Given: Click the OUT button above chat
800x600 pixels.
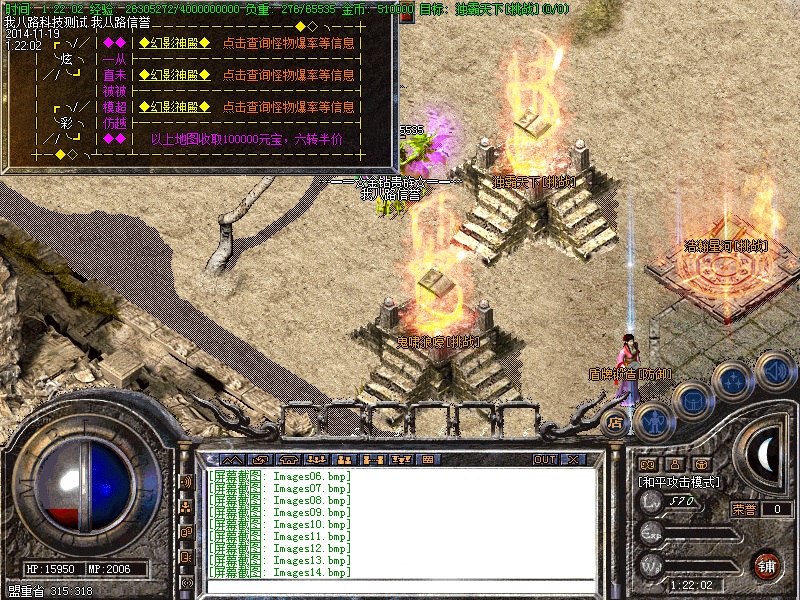Looking at the screenshot, I should pos(544,460).
